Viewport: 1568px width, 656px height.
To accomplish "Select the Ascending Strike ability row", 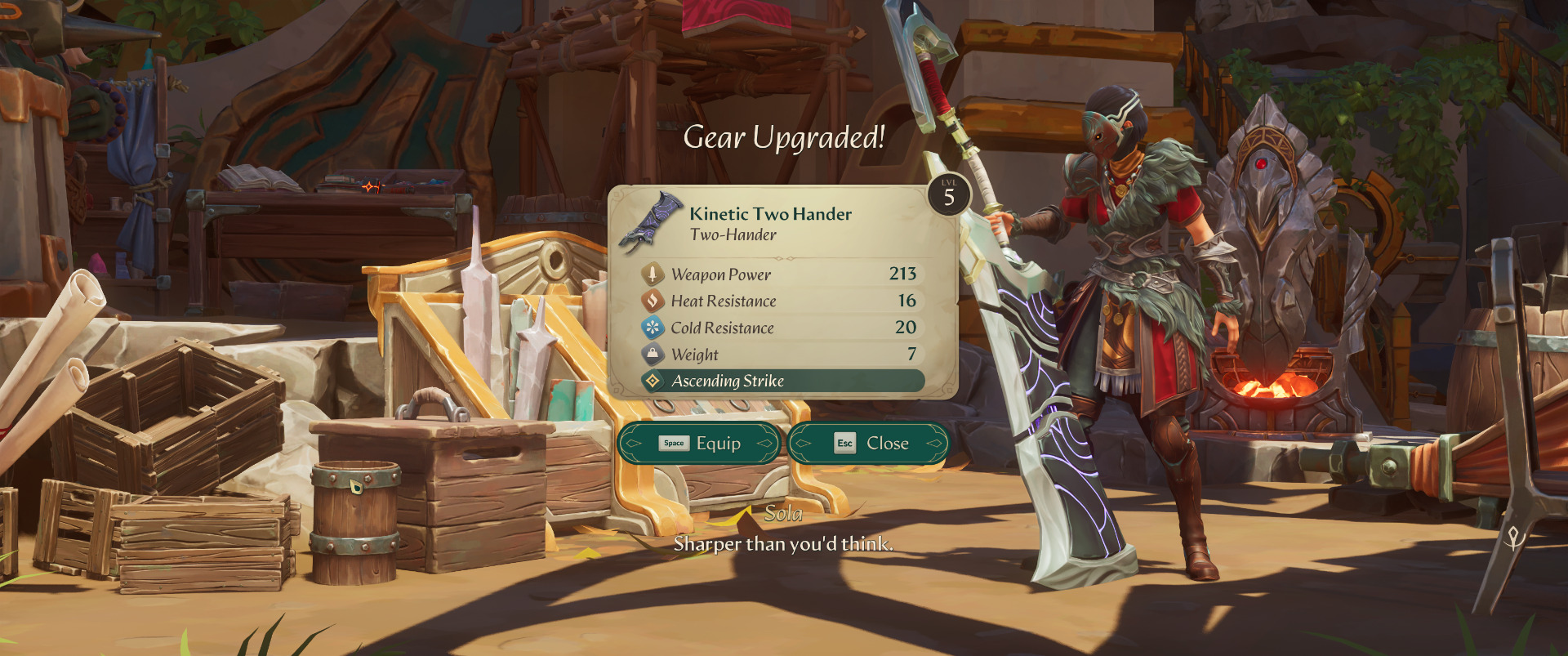I will click(x=782, y=381).
